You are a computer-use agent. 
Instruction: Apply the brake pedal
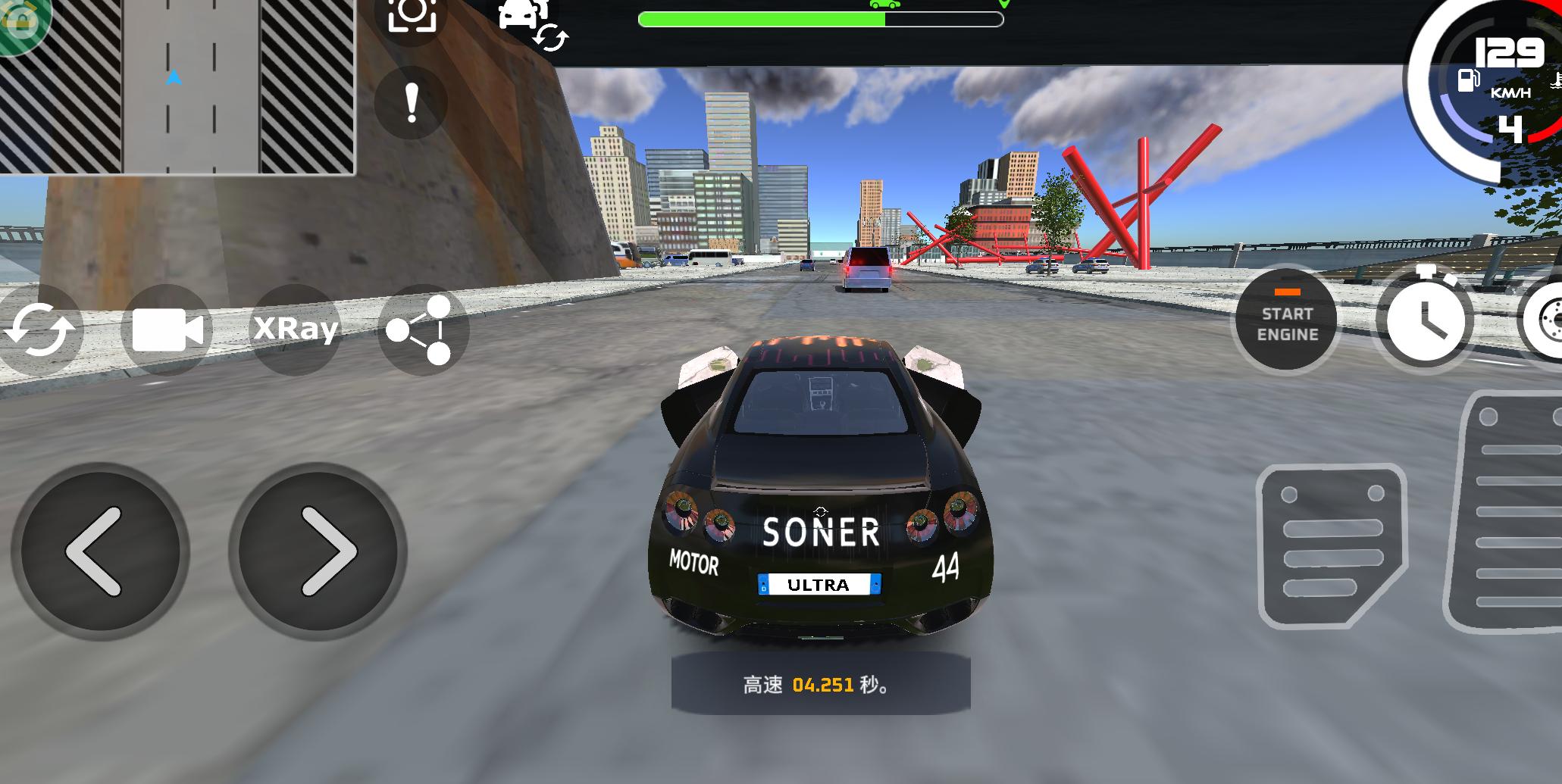pyautogui.click(x=1332, y=547)
